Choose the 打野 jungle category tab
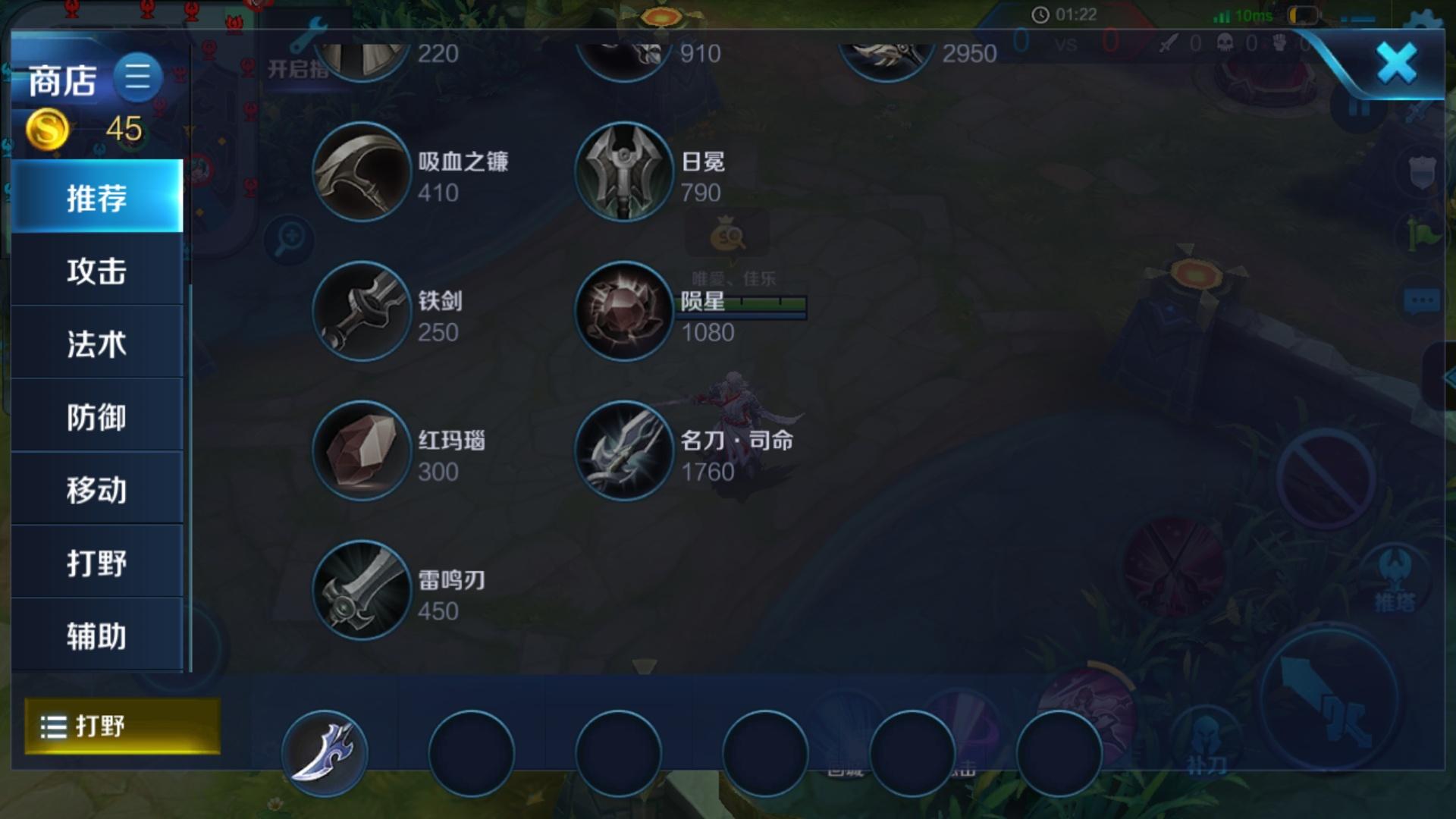This screenshot has height=819, width=1456. point(97,562)
